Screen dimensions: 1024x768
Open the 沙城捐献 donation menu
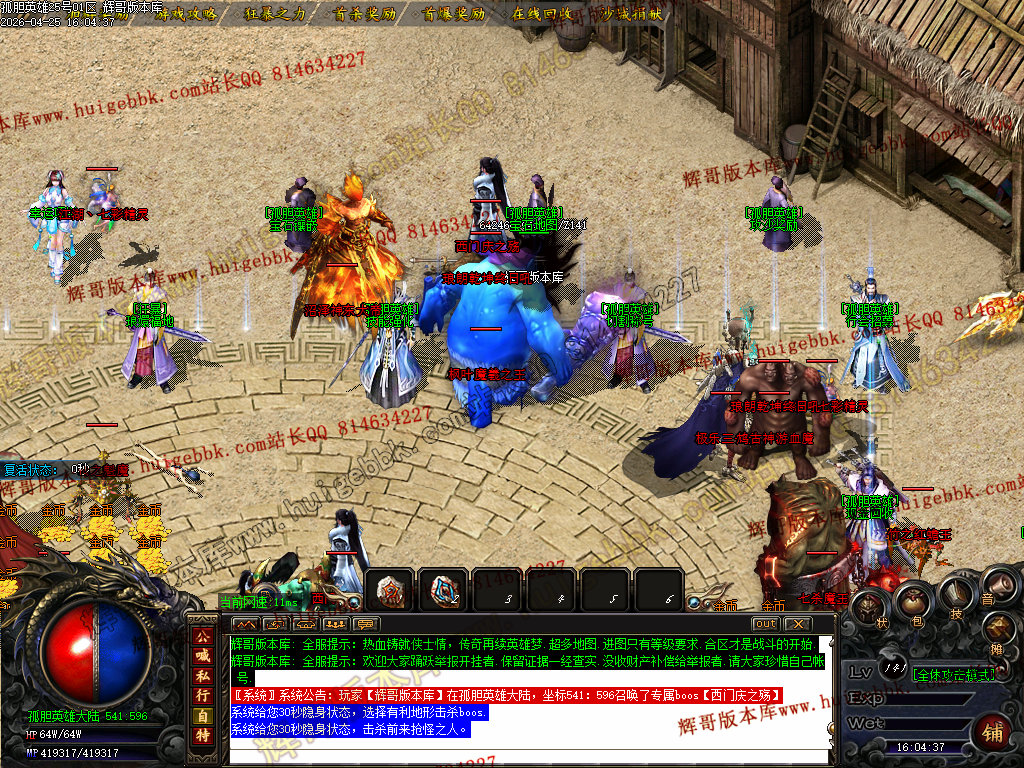coord(629,14)
